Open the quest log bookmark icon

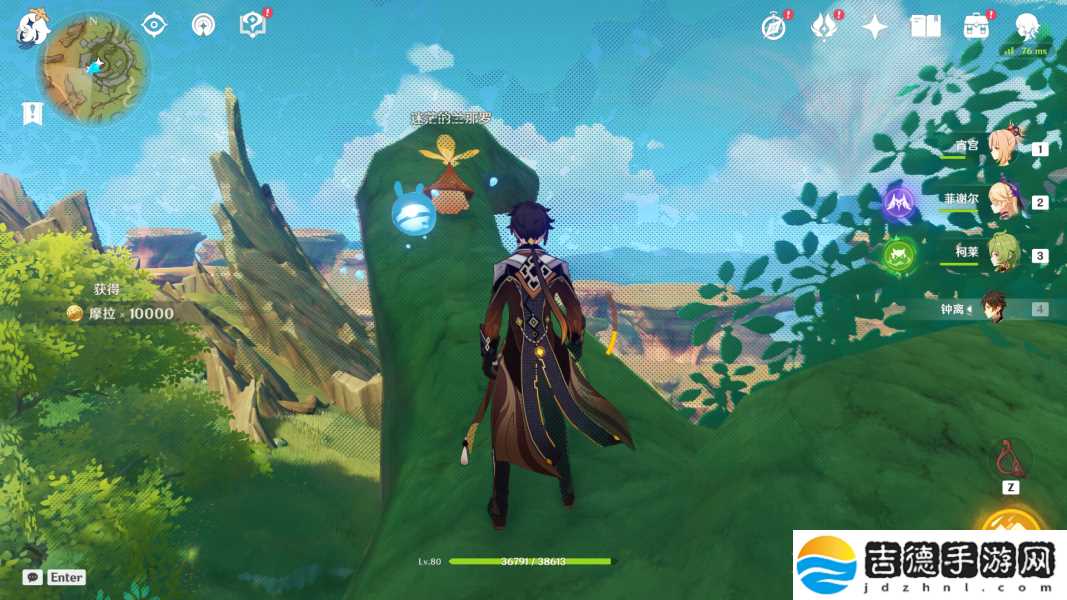coord(32,113)
